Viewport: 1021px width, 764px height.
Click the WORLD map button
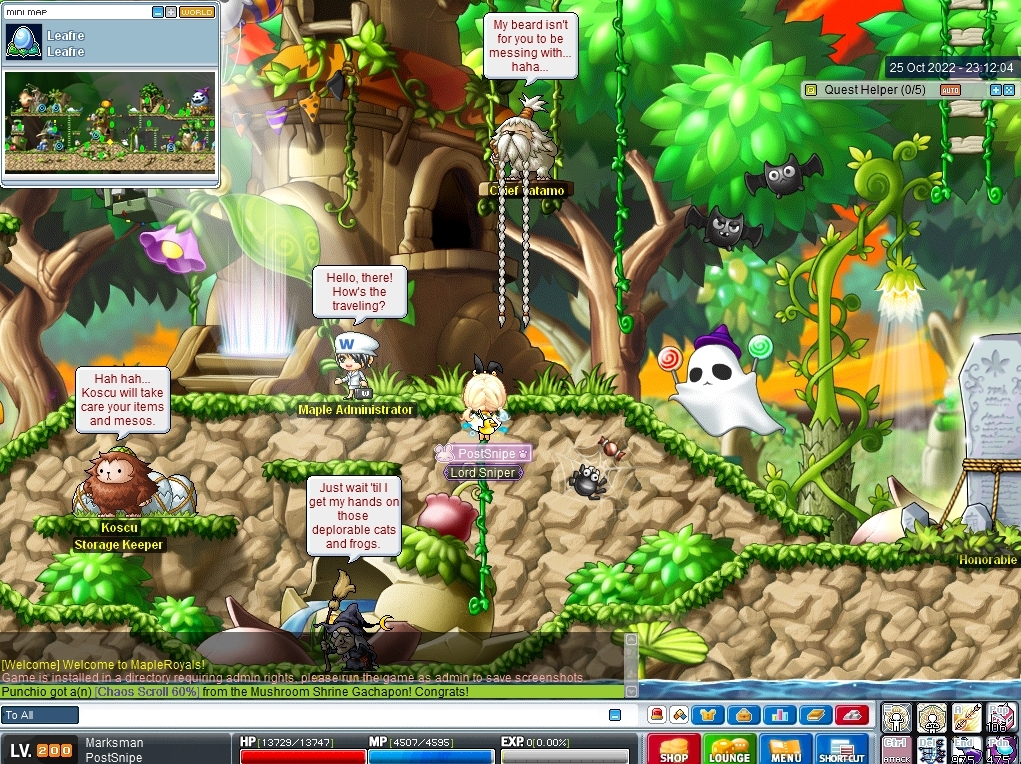click(x=197, y=12)
